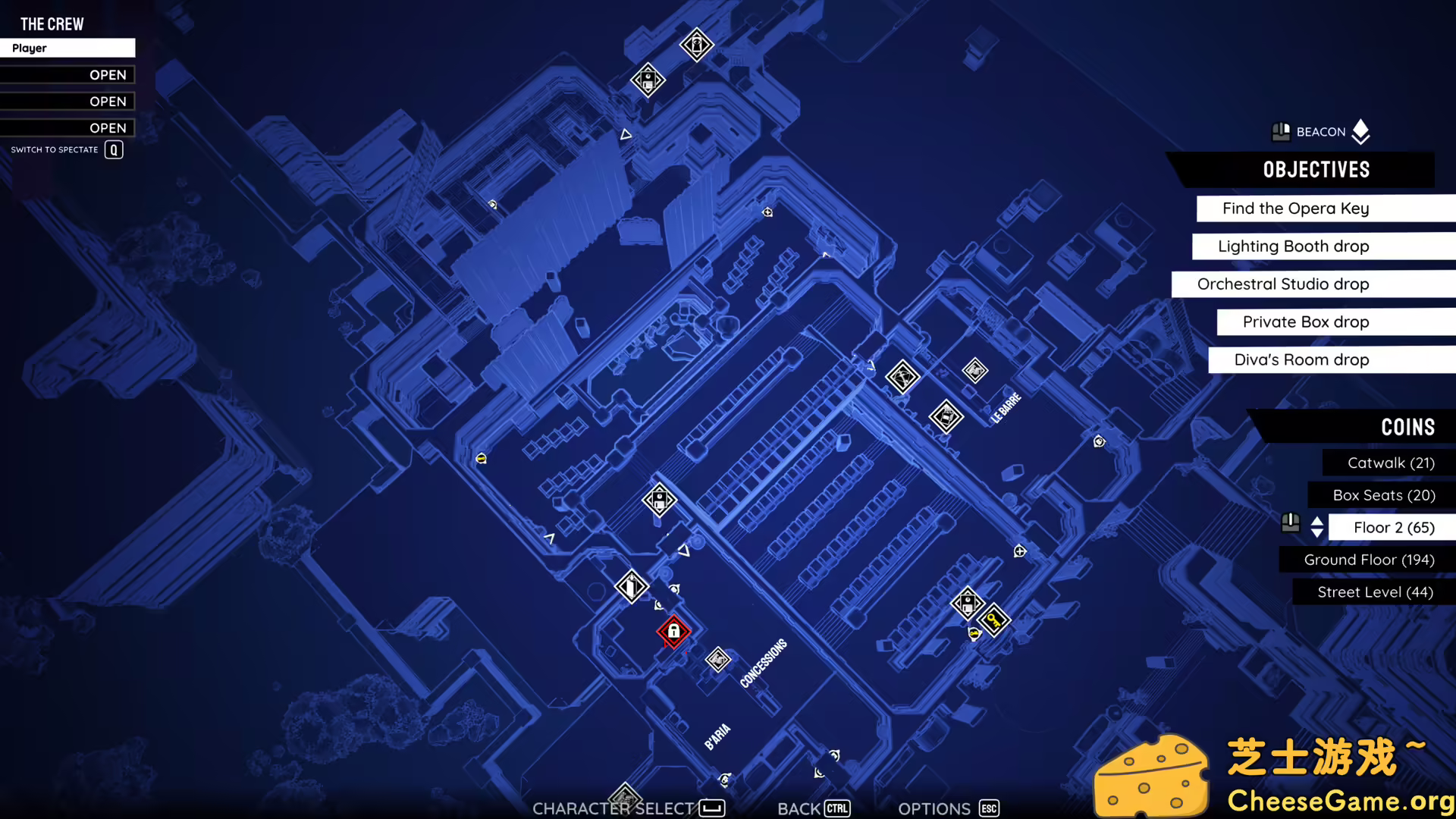This screenshot has height=819, width=1456.
Task: Select the vending machine marker left of Concessions
Action: click(632, 587)
